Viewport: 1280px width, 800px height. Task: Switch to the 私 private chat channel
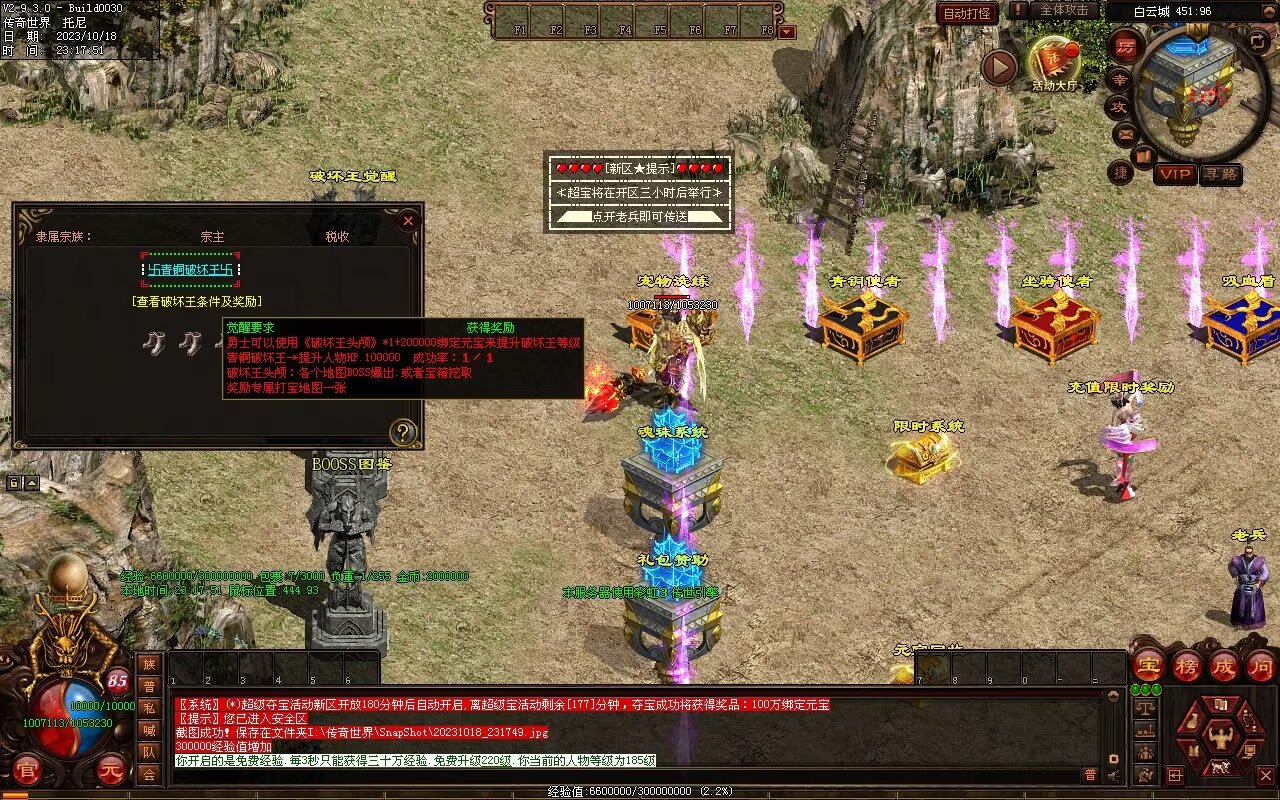(x=149, y=707)
